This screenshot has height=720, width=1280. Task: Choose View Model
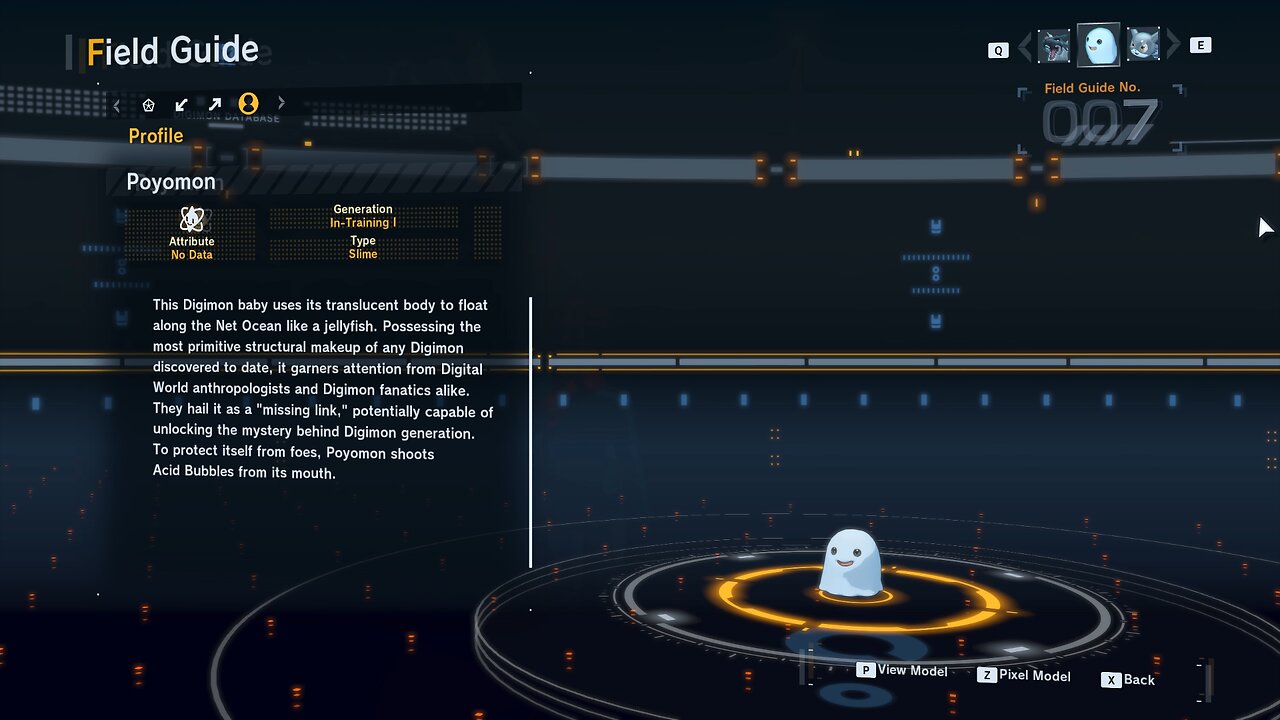(902, 670)
